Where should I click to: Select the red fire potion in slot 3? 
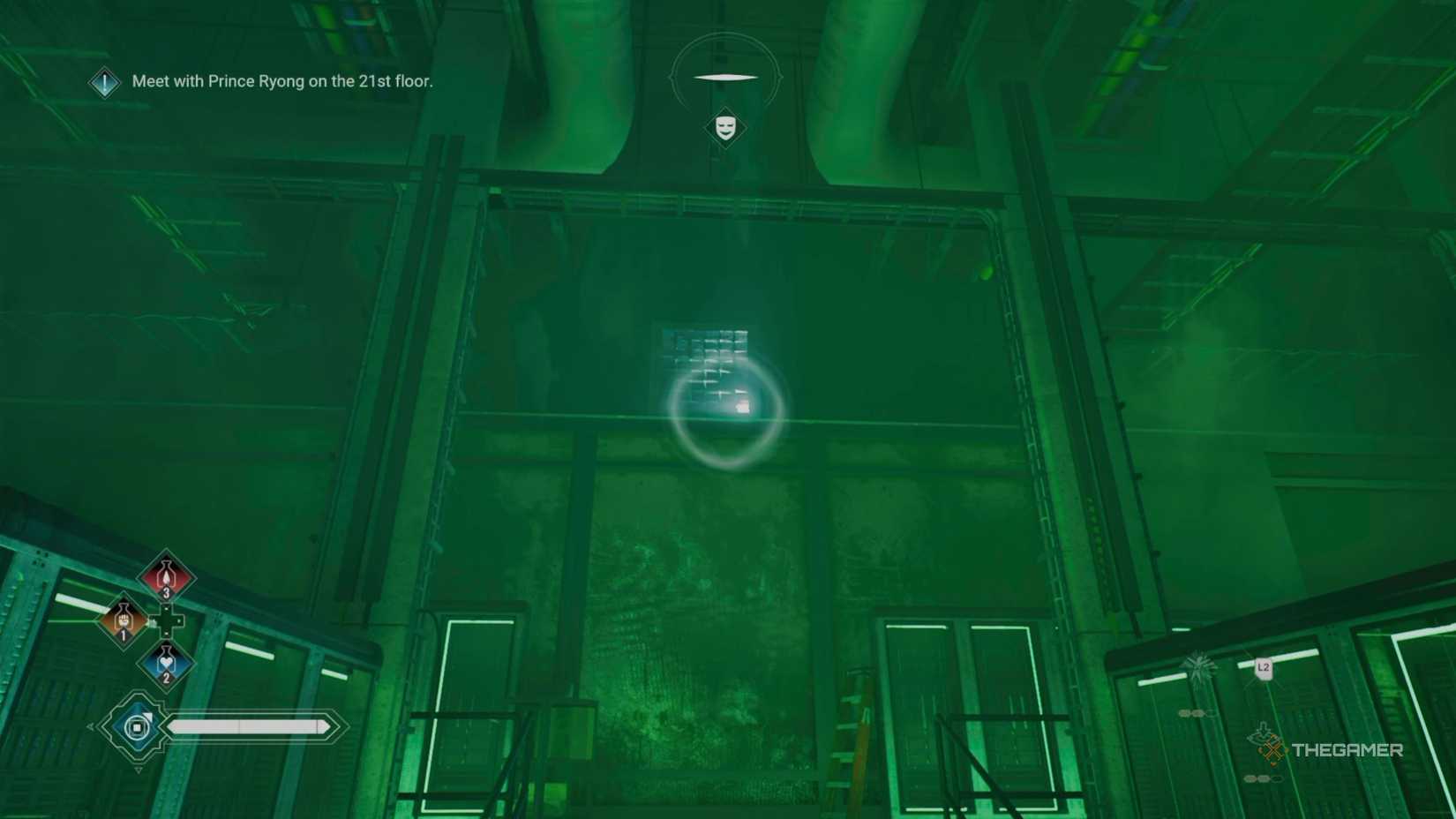166,578
